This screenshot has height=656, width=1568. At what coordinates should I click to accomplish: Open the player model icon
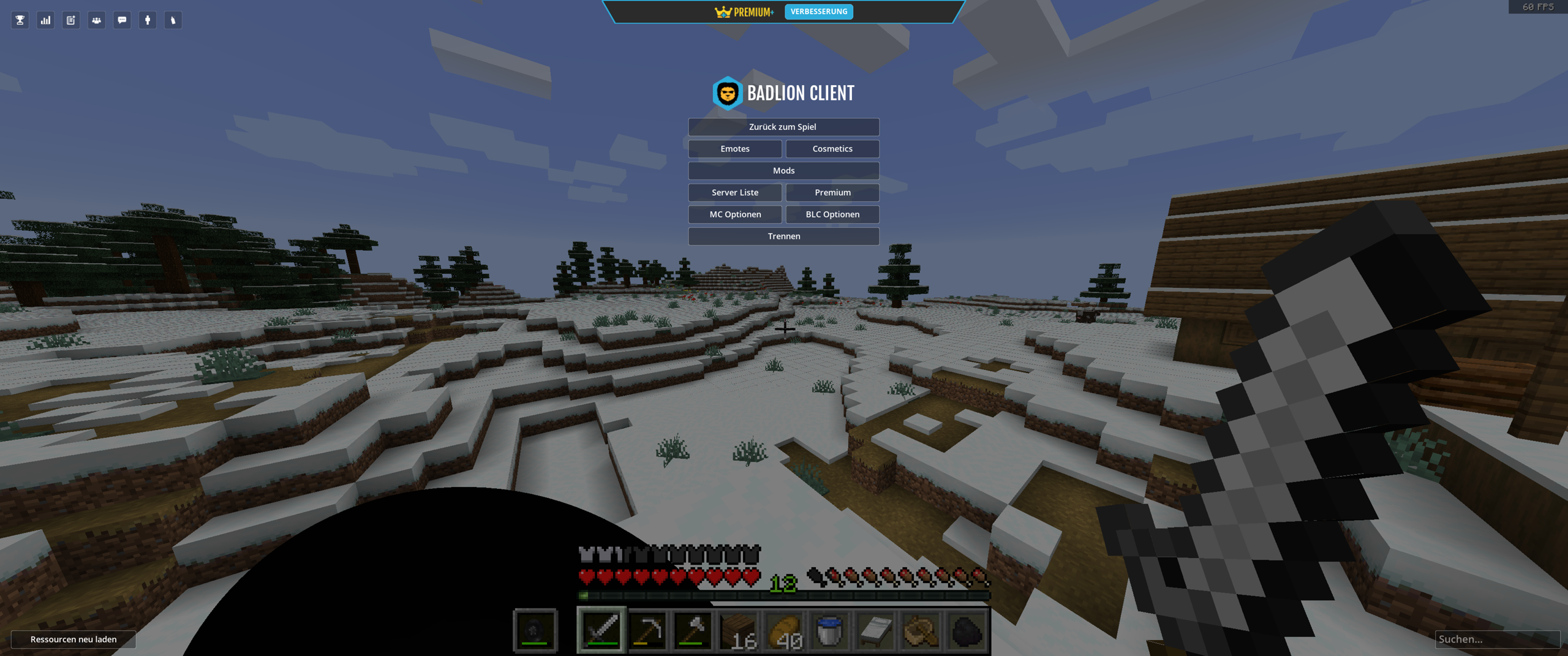click(x=147, y=20)
